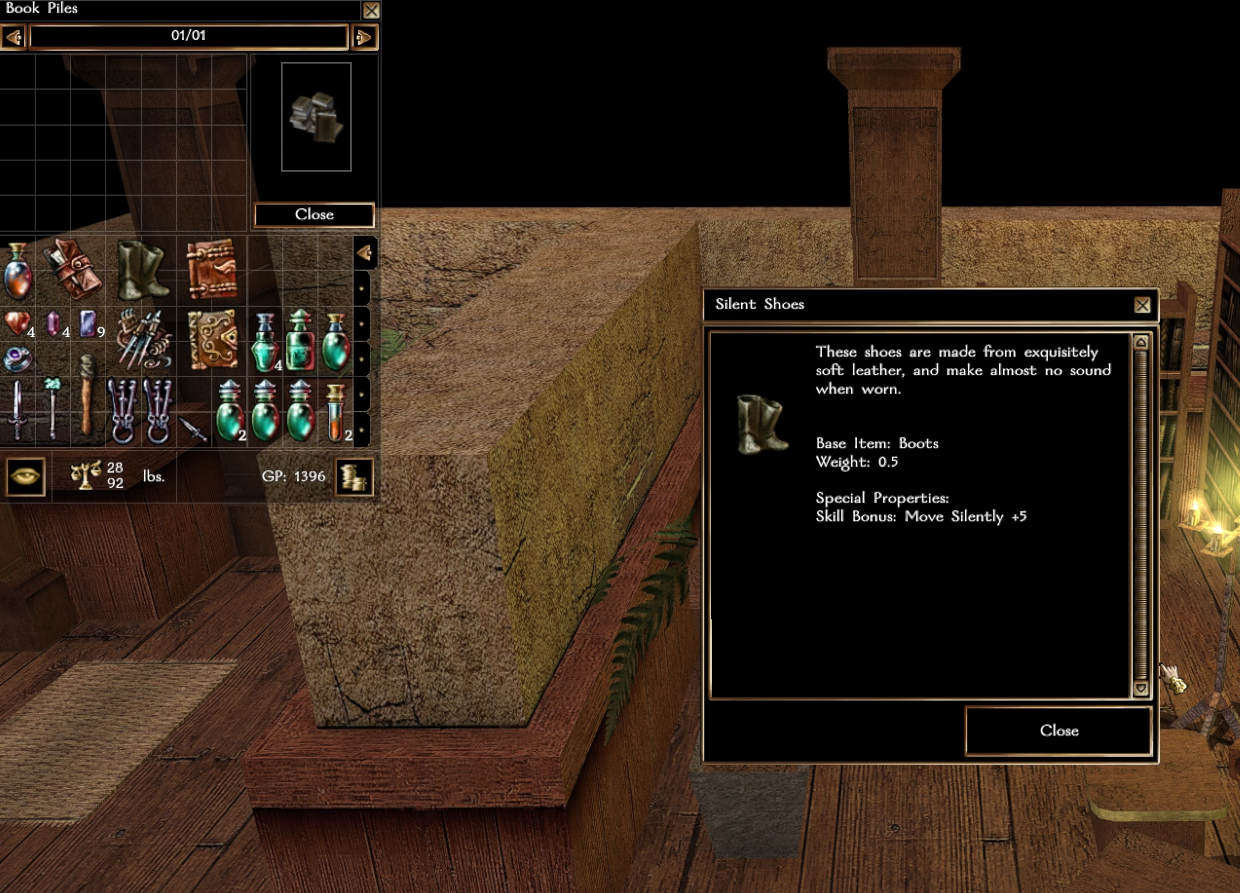Image resolution: width=1240 pixels, height=893 pixels.
Task: Select the bundle of throwing darts
Action: 143,339
